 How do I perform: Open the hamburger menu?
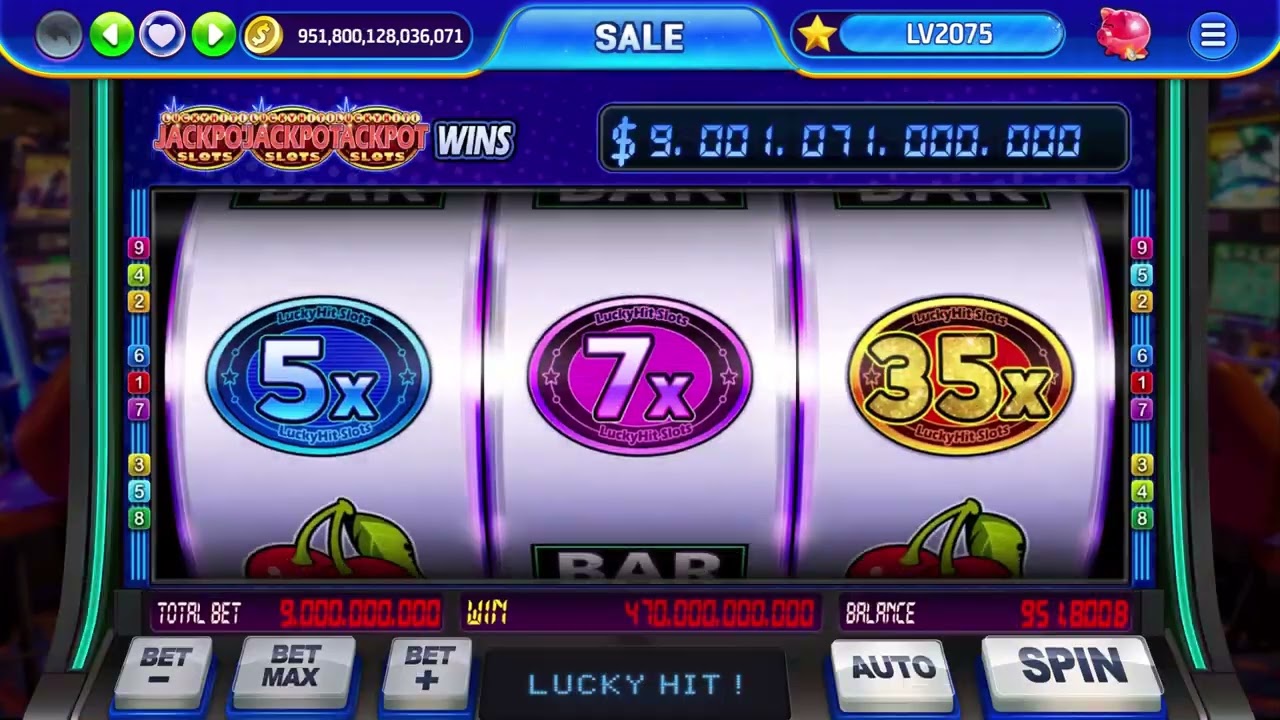1212,35
